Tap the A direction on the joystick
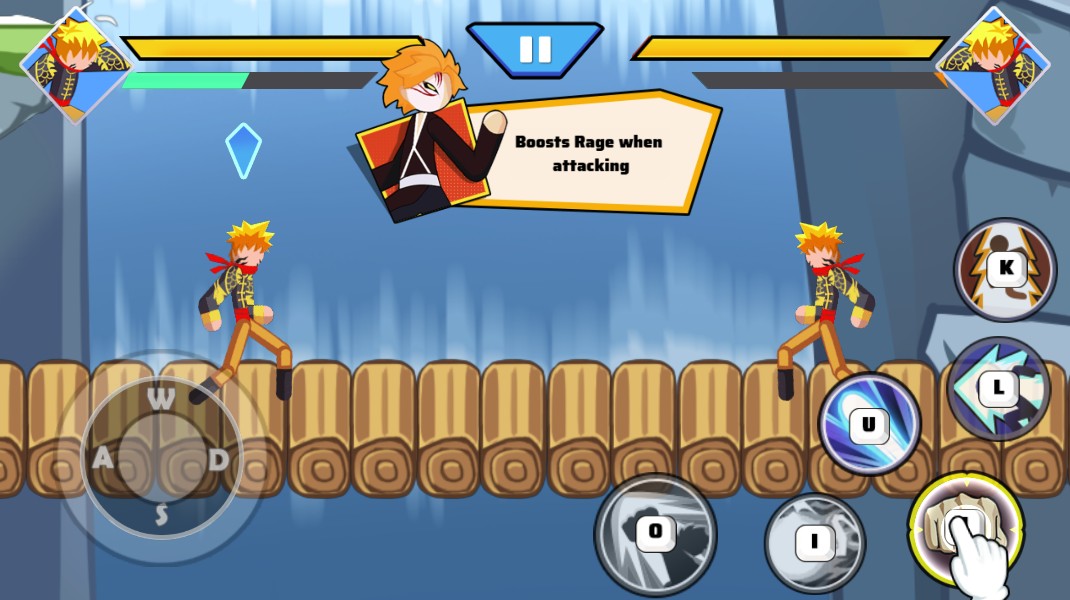This screenshot has width=1070, height=600. (x=103, y=459)
